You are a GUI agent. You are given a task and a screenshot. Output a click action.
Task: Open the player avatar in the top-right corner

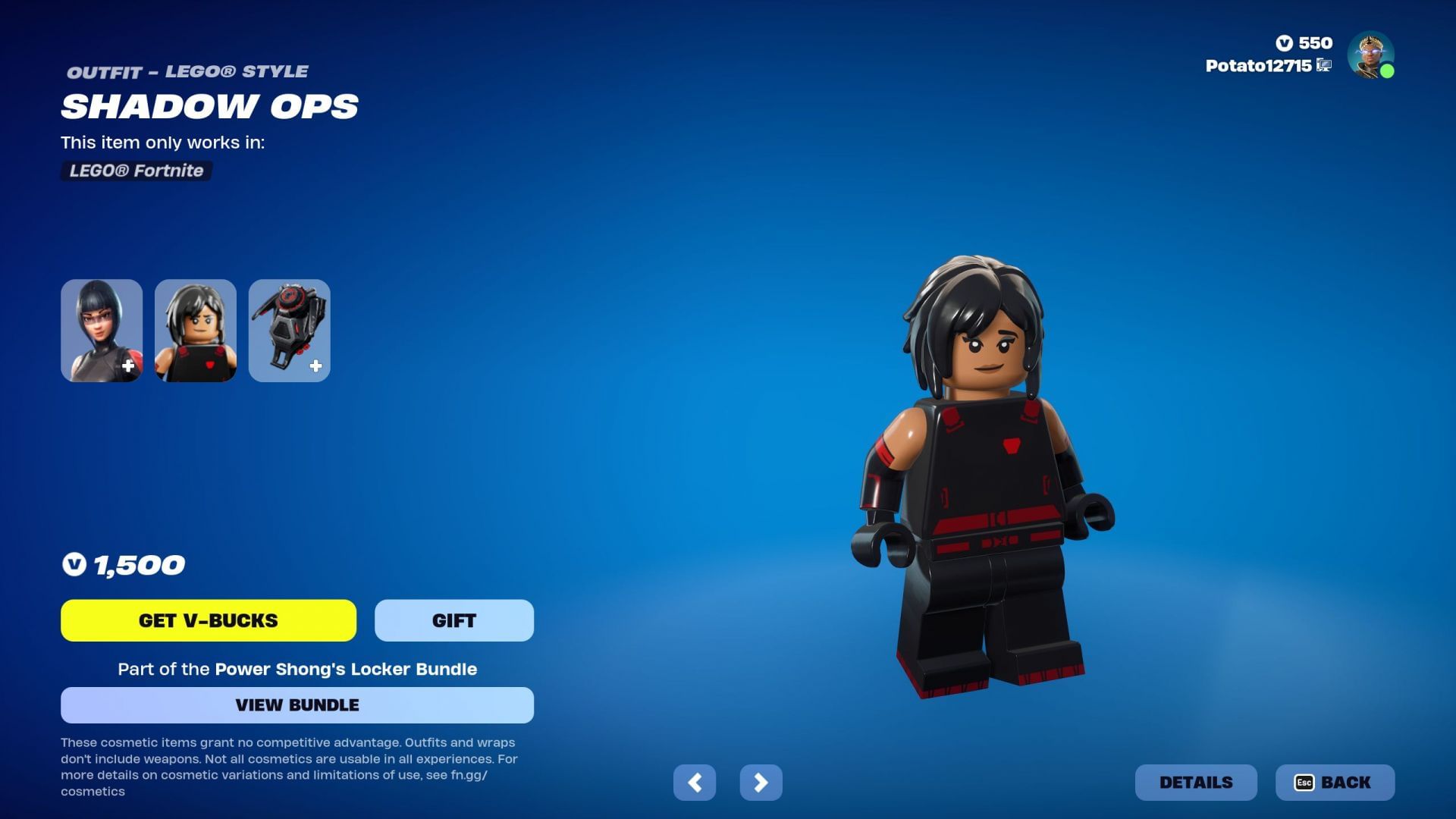(x=1370, y=54)
